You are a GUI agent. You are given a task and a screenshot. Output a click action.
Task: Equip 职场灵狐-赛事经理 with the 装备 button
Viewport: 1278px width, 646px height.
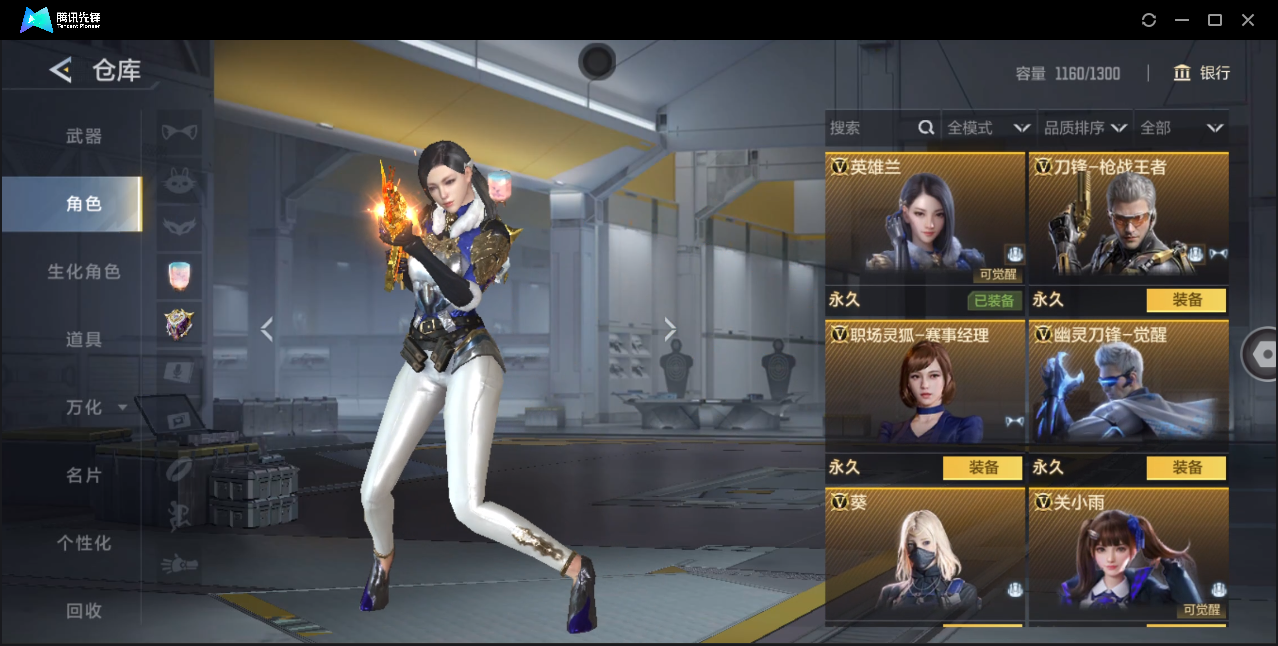982,468
